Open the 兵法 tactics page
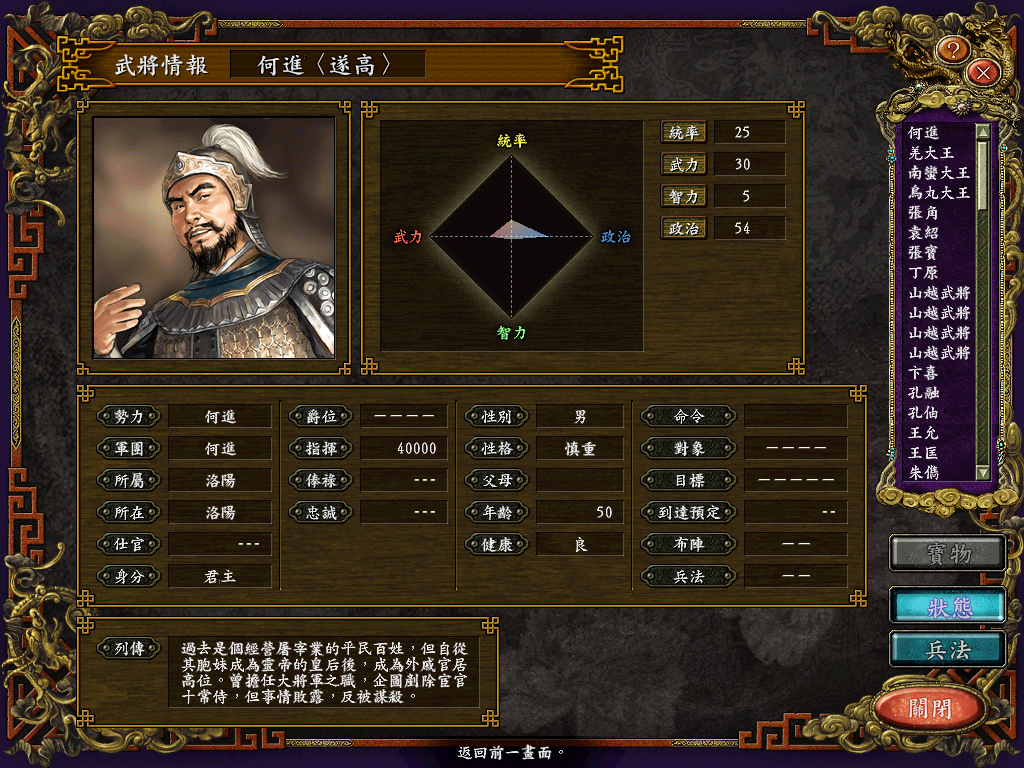The height and width of the screenshot is (768, 1024). [947, 649]
